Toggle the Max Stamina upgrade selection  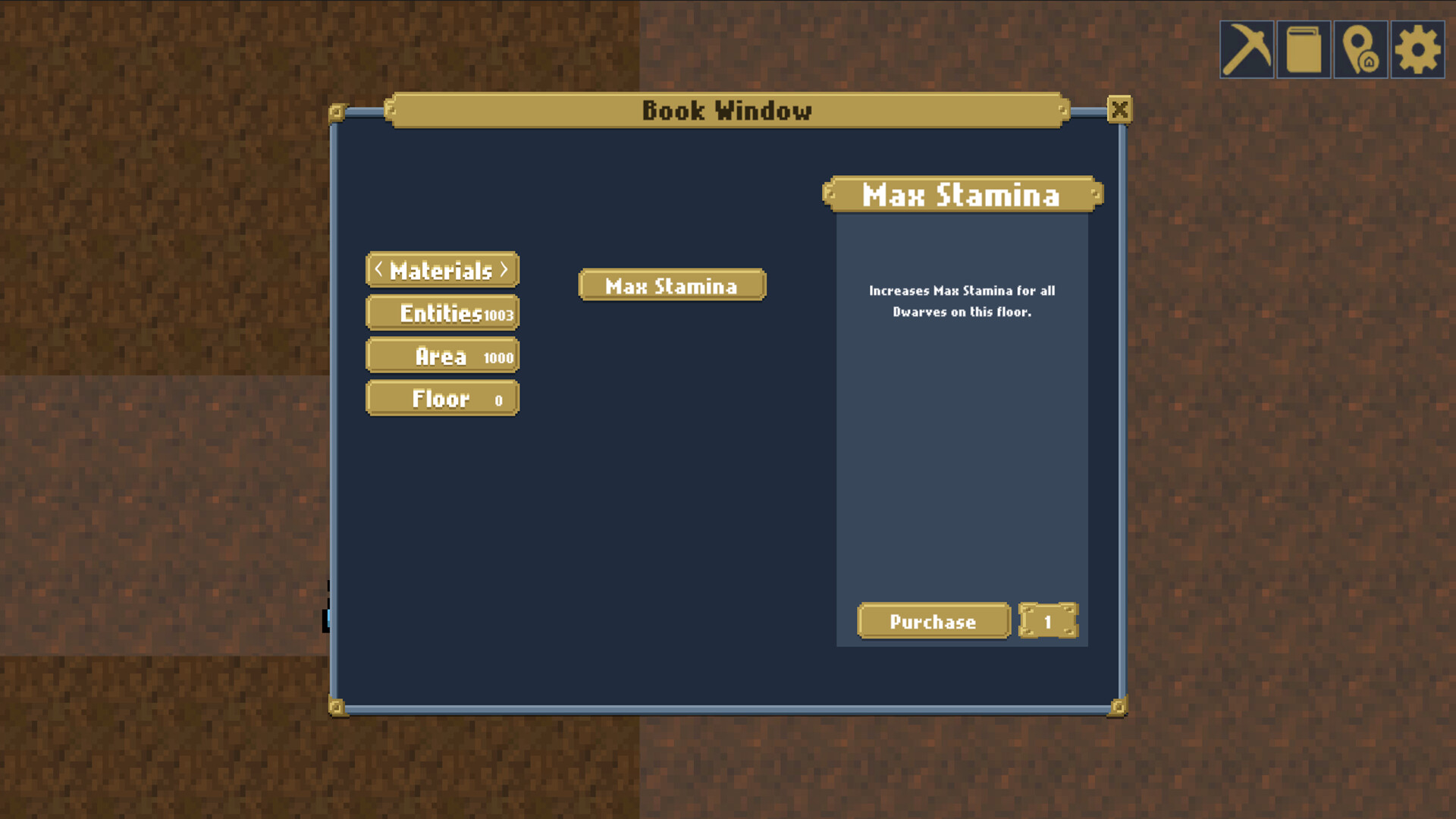[x=670, y=285]
